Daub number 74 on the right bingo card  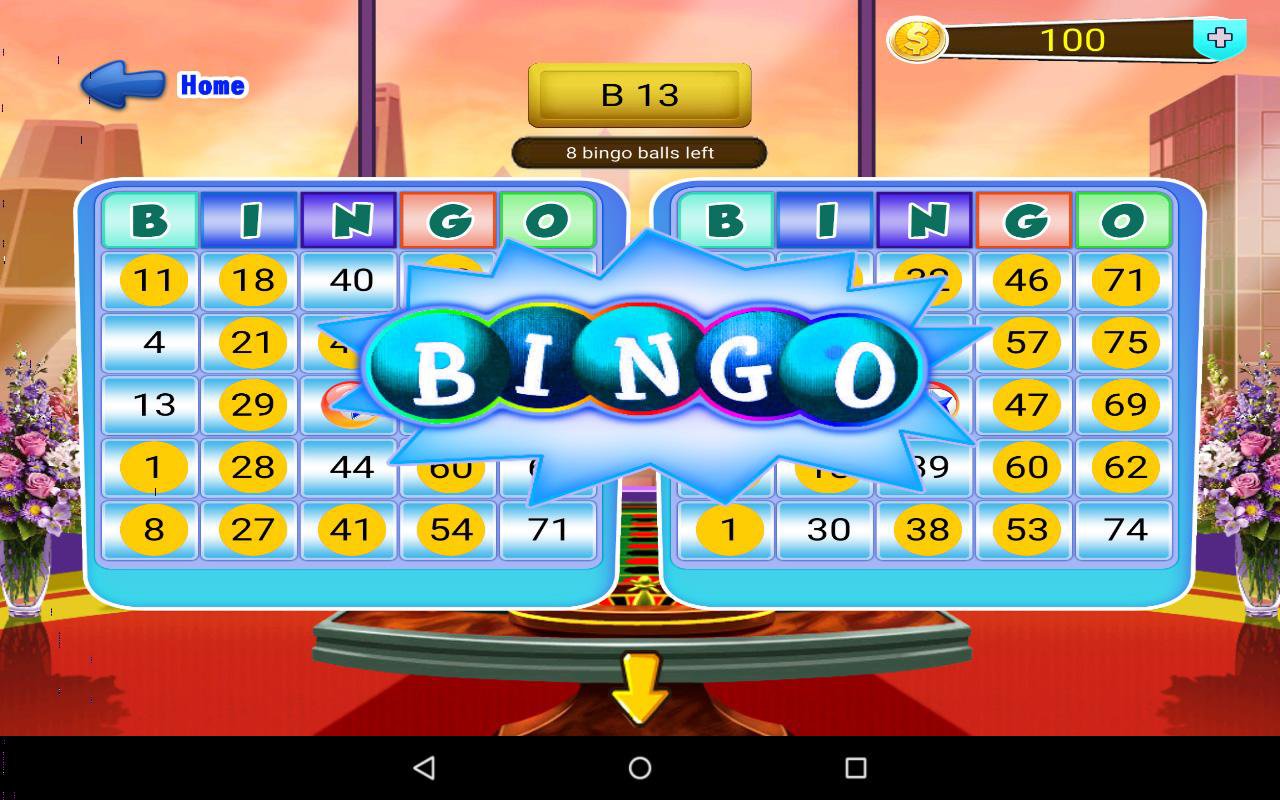1126,530
